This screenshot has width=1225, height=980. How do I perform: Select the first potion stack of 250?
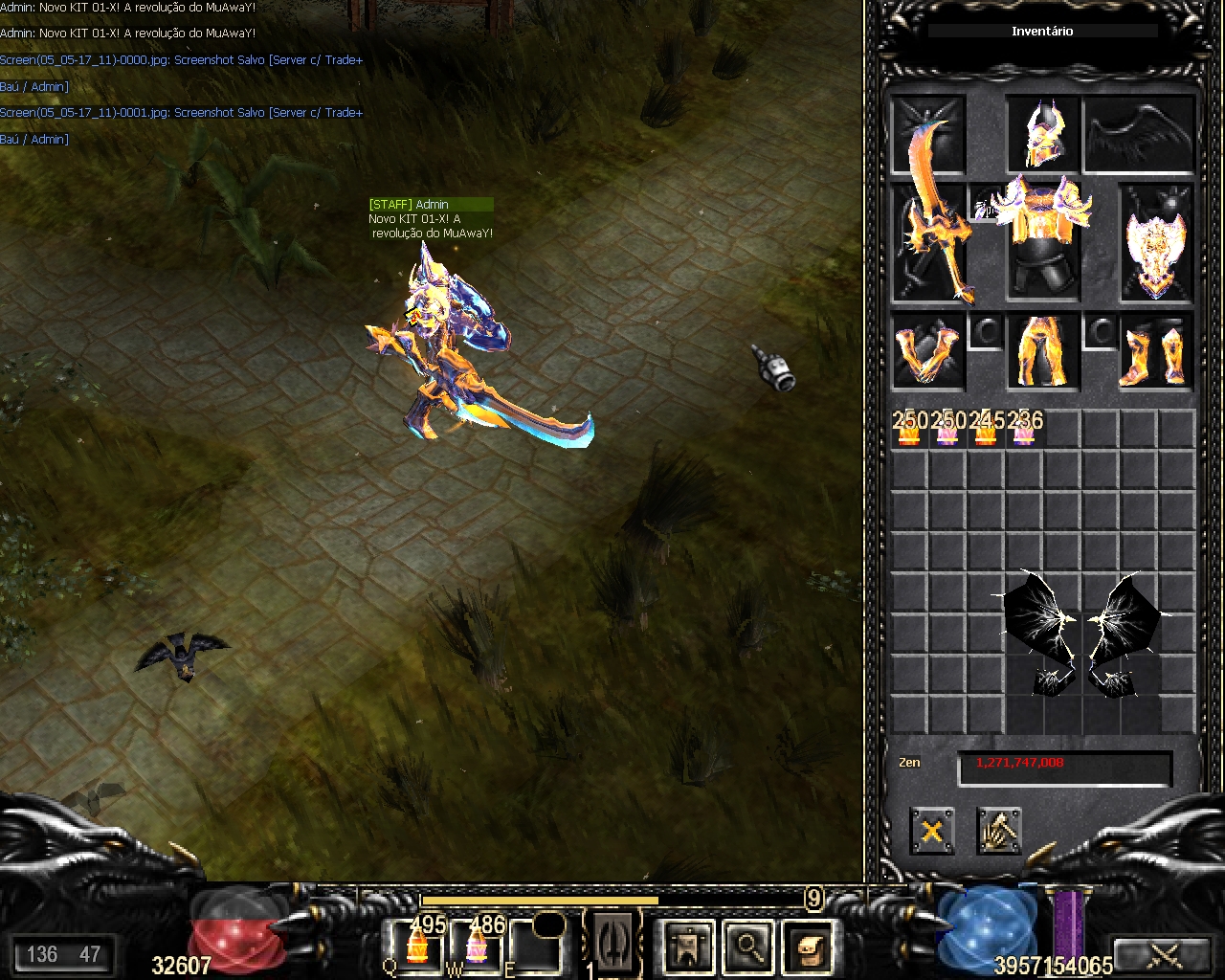pyautogui.click(x=909, y=431)
